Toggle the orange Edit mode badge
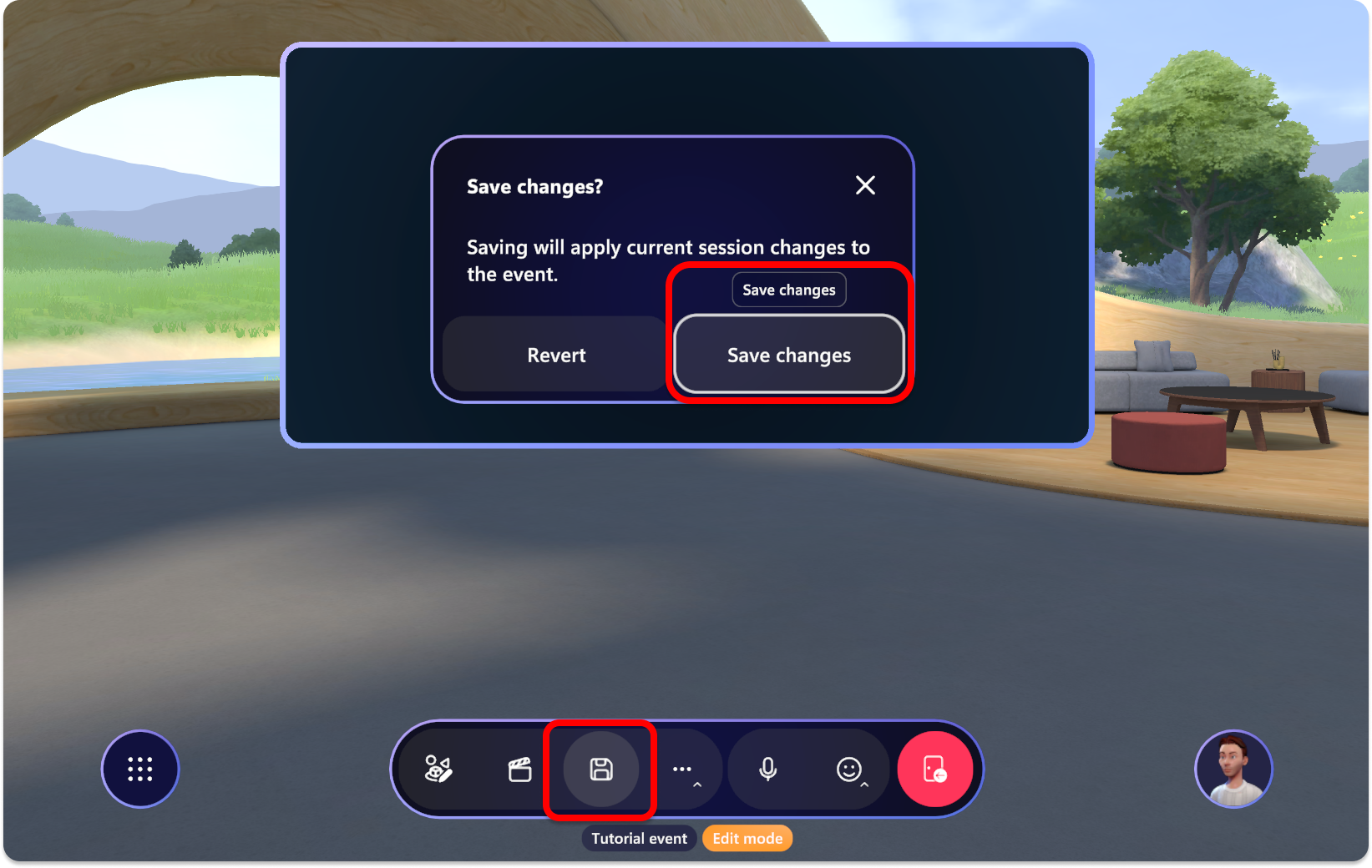 pyautogui.click(x=747, y=838)
